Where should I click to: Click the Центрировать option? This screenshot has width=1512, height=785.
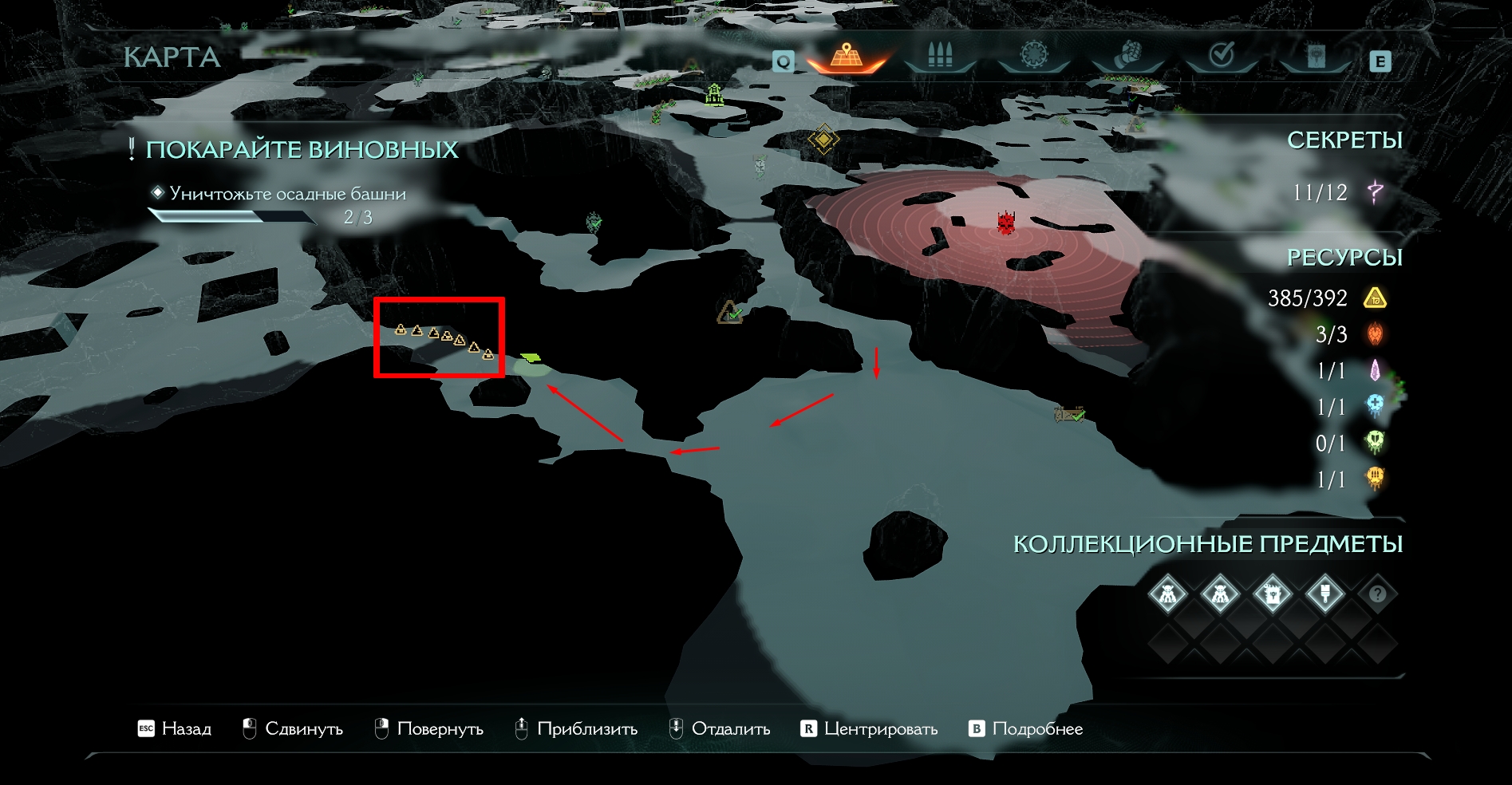coord(869,728)
